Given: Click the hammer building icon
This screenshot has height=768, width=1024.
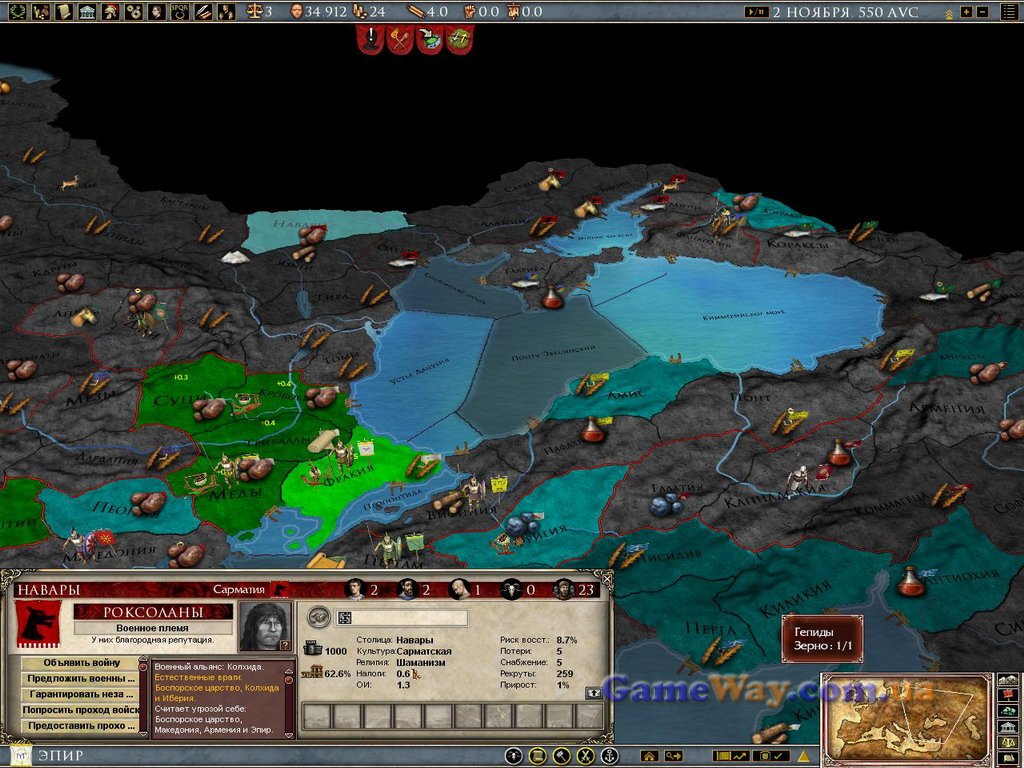Looking at the screenshot, I should (x=562, y=756).
